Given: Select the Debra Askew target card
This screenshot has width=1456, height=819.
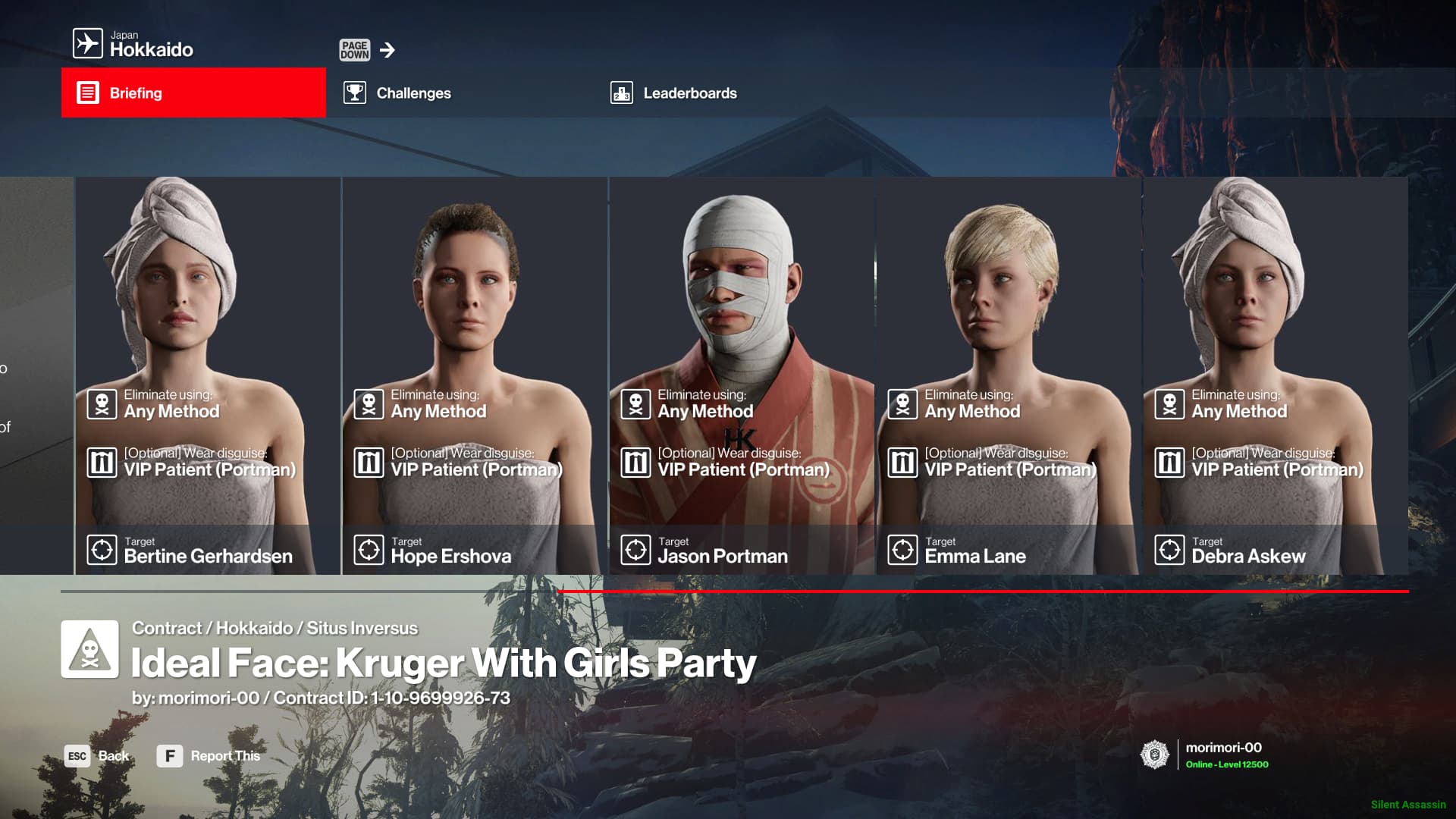Looking at the screenshot, I should point(1276,375).
